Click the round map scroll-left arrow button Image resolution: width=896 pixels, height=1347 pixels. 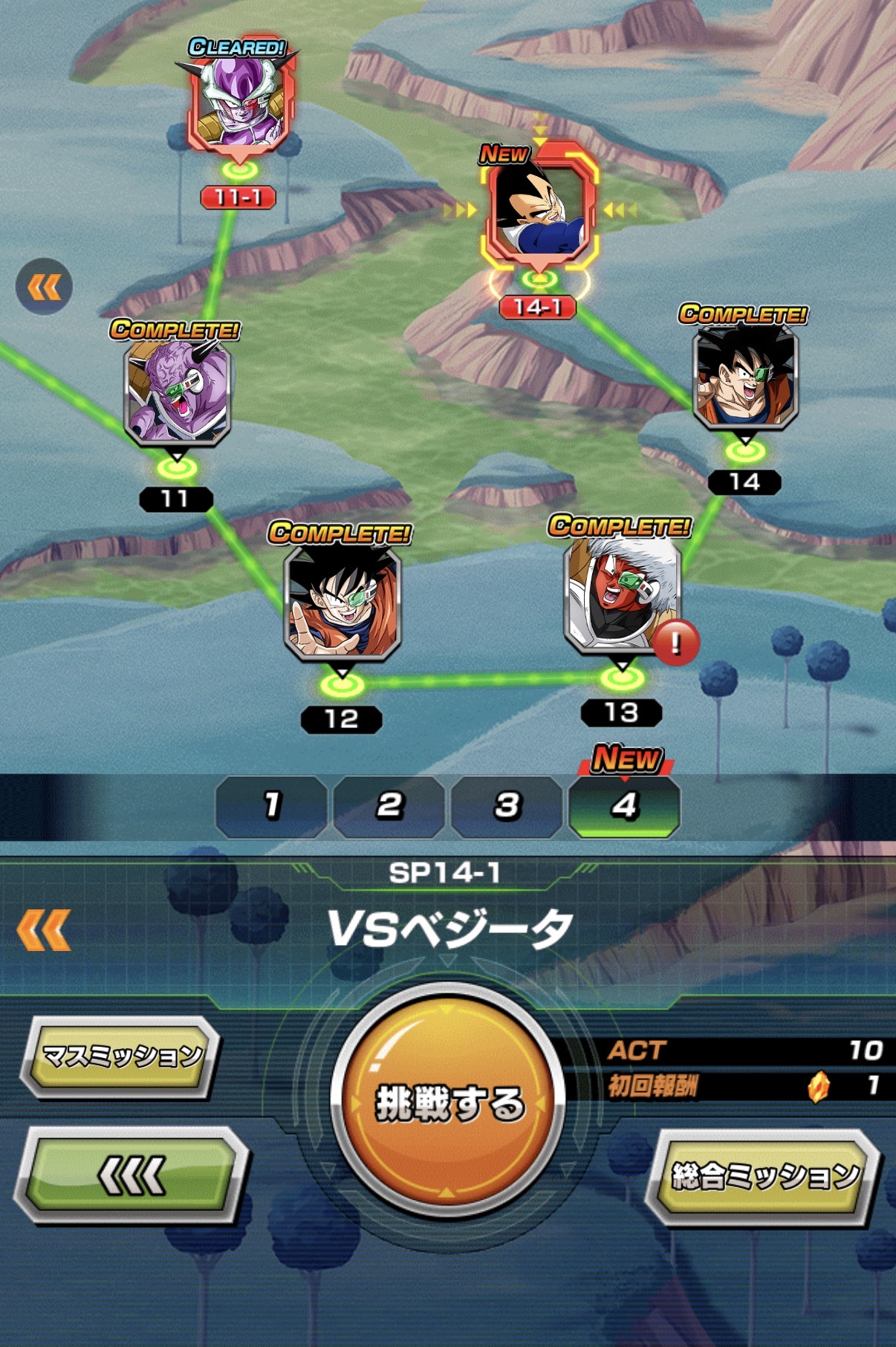[44, 287]
